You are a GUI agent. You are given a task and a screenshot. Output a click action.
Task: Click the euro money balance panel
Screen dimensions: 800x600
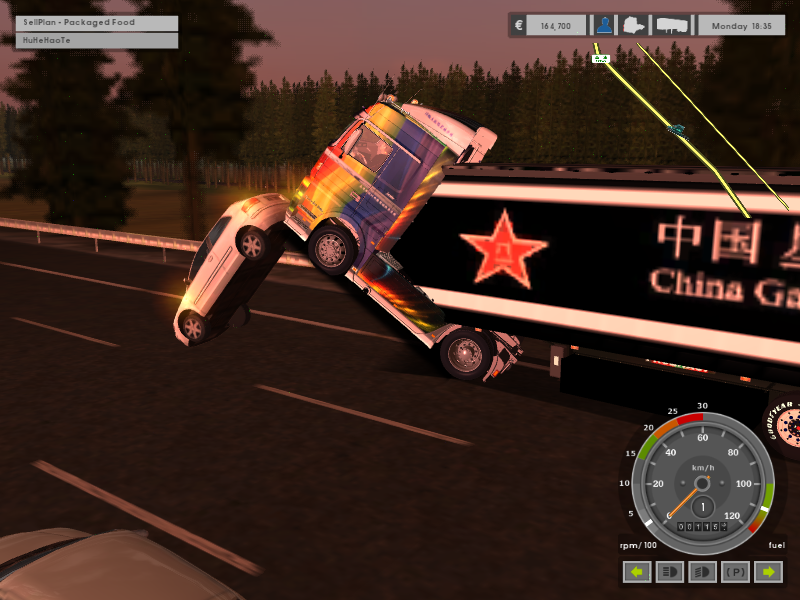point(548,25)
